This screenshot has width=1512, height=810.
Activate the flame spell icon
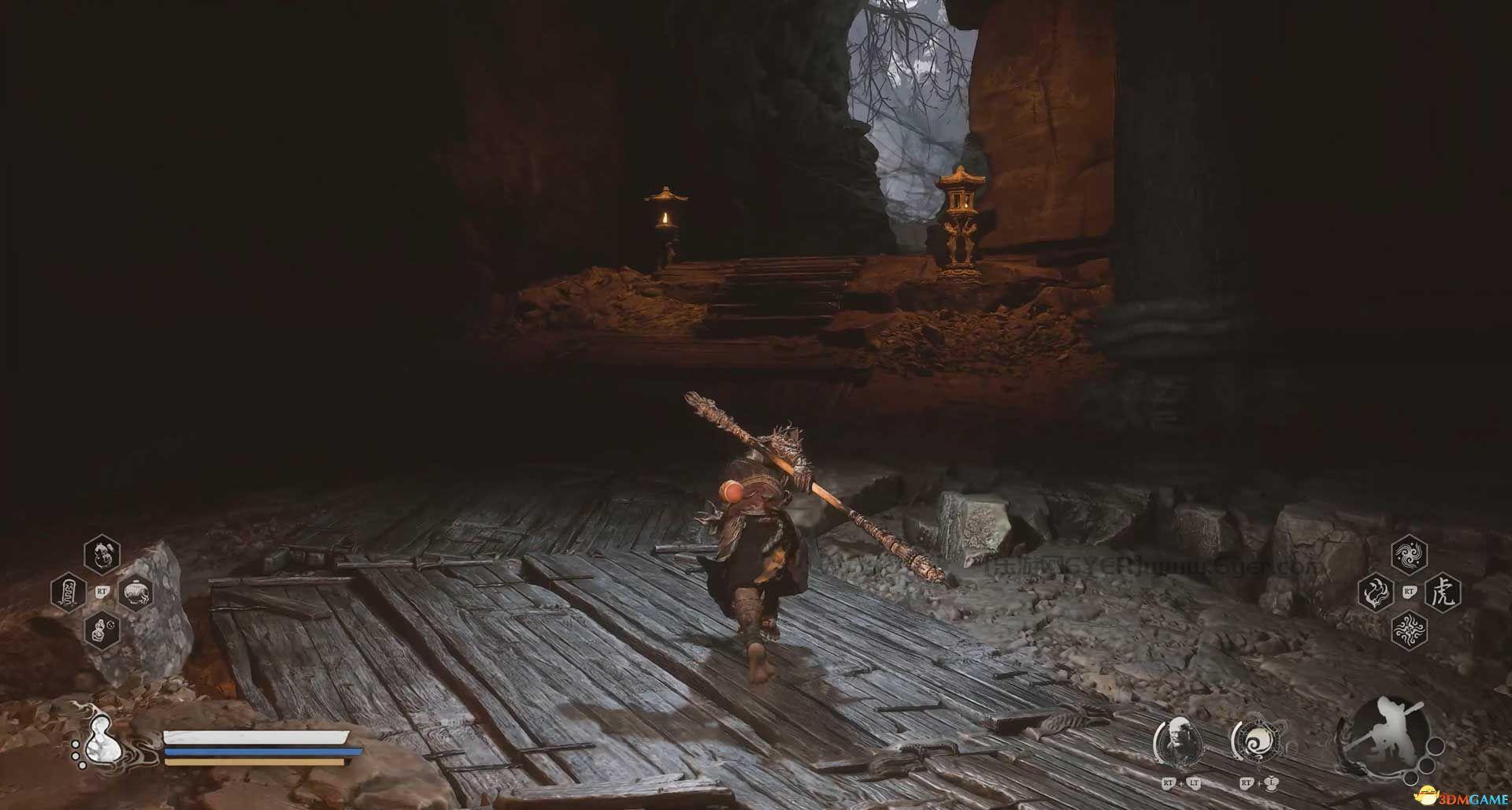click(1376, 592)
